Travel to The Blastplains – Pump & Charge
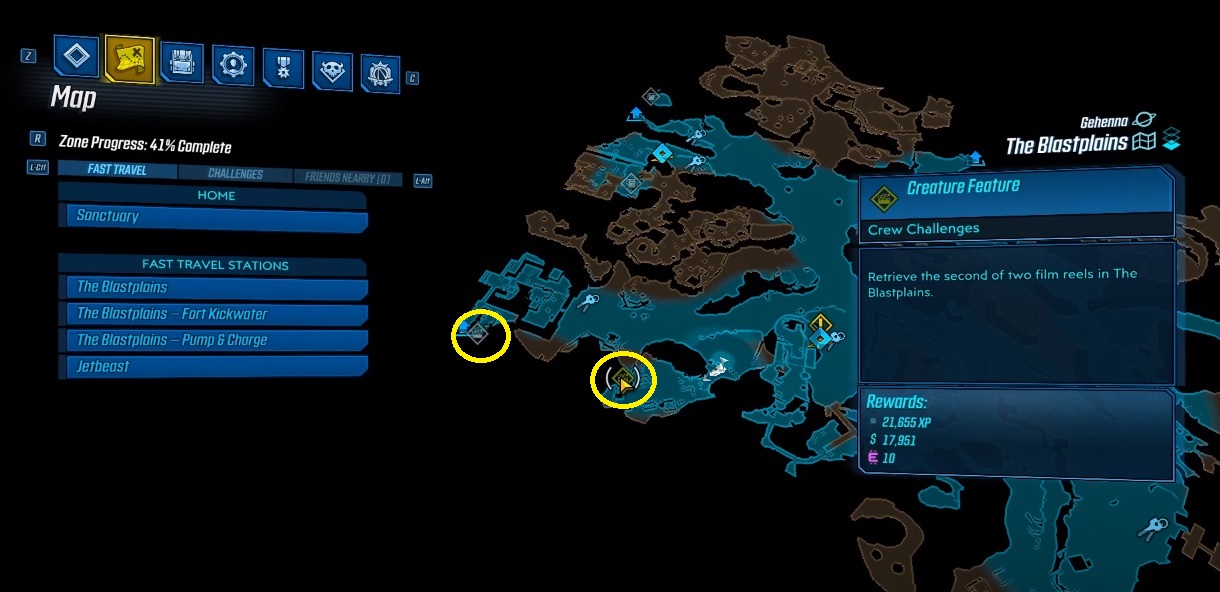 [215, 340]
